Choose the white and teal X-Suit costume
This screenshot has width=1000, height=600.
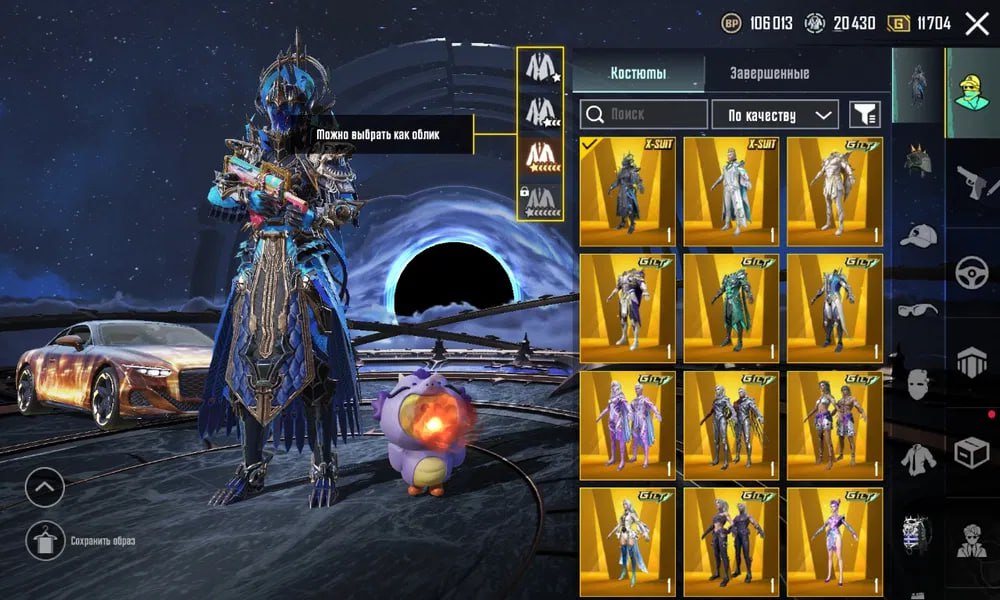[x=731, y=191]
